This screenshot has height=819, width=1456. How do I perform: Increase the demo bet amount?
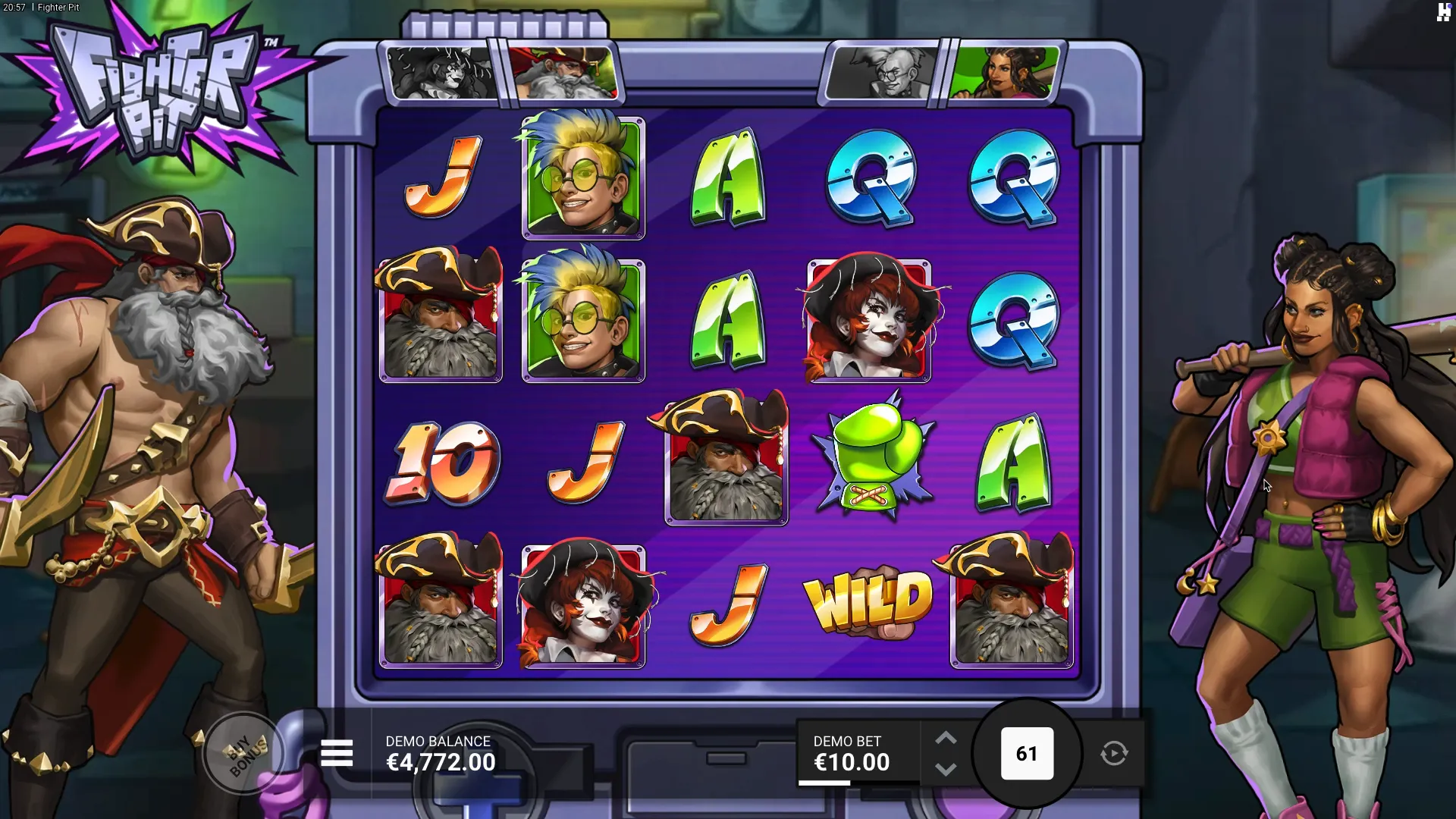coord(945,739)
